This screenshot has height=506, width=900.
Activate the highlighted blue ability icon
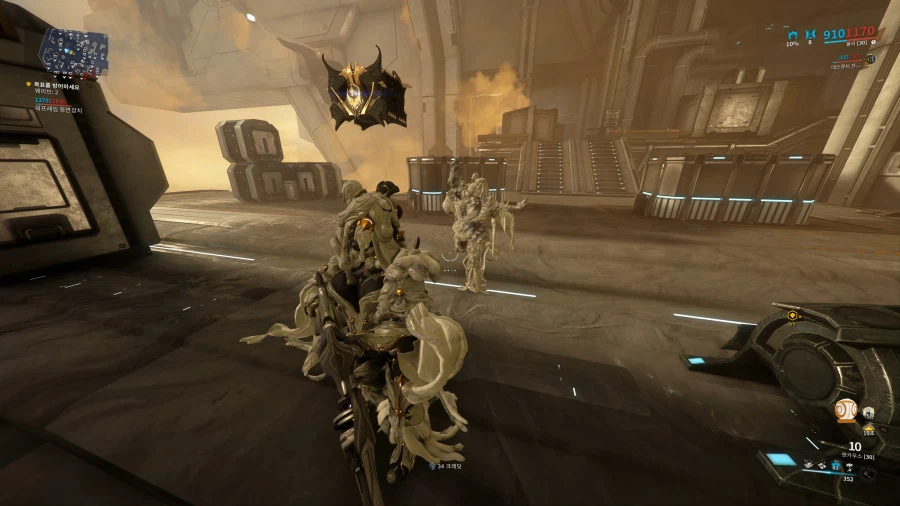coord(834,465)
